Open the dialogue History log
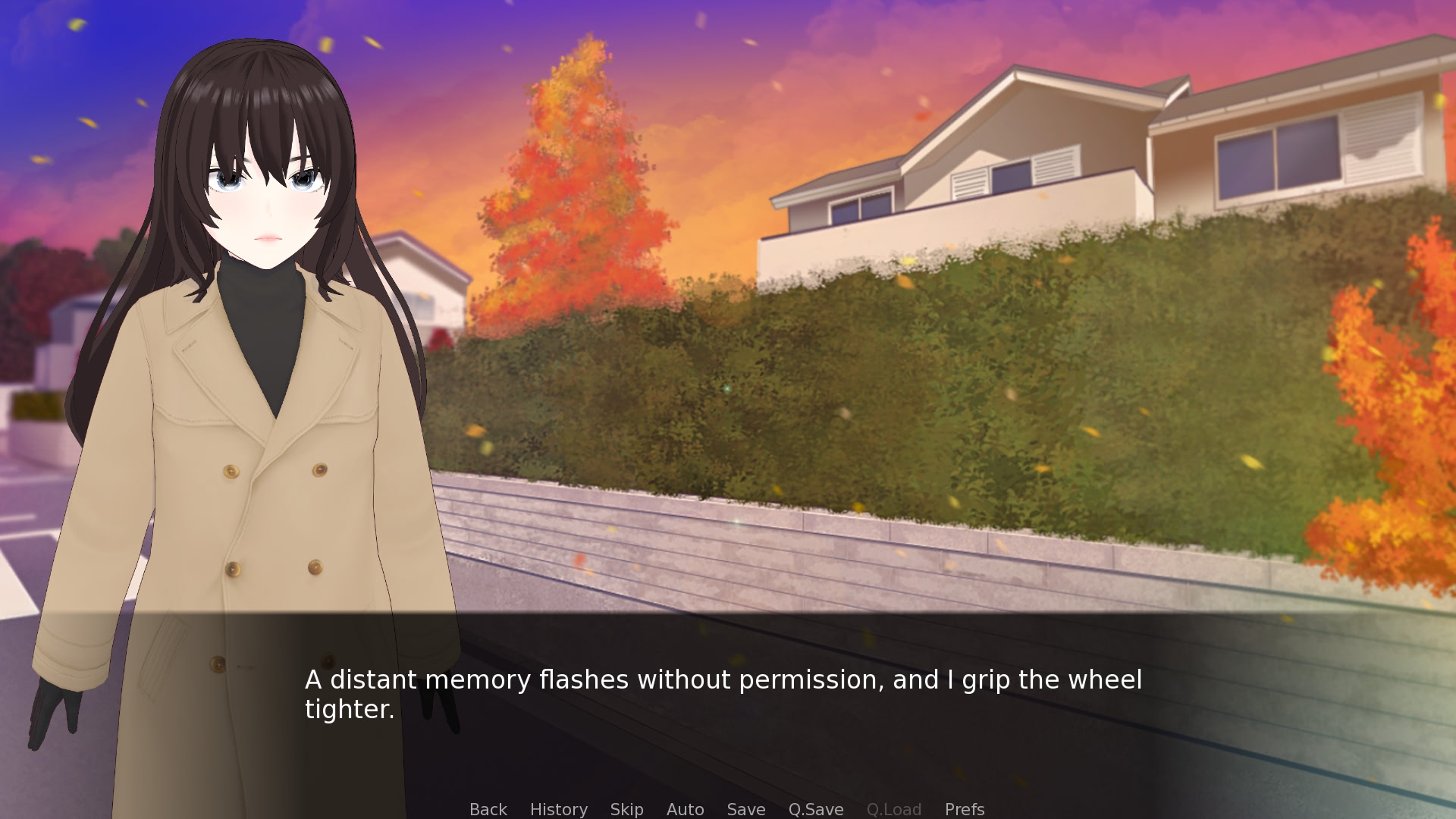 coord(558,809)
